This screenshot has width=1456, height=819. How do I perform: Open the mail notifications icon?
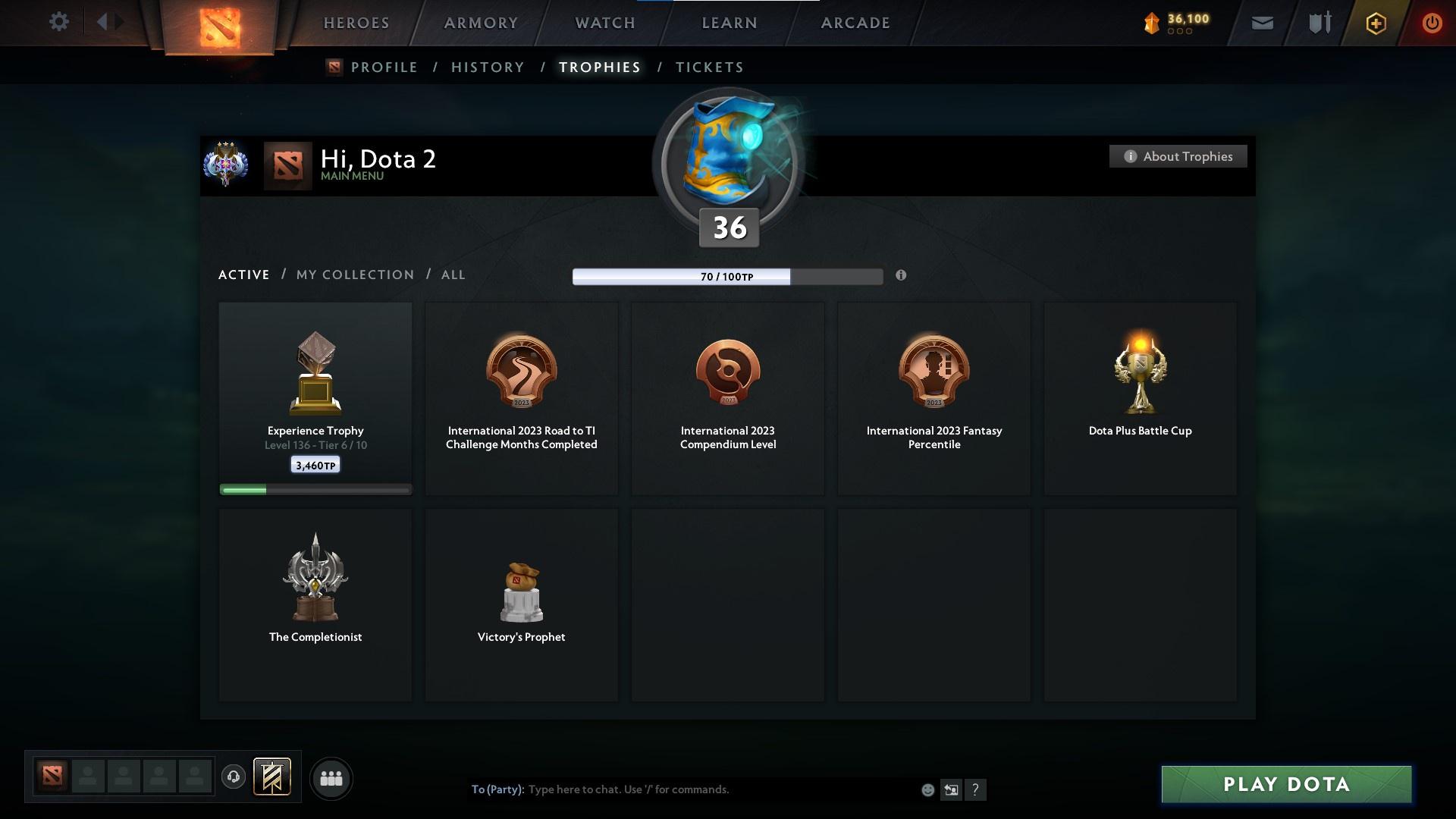pos(1262,23)
